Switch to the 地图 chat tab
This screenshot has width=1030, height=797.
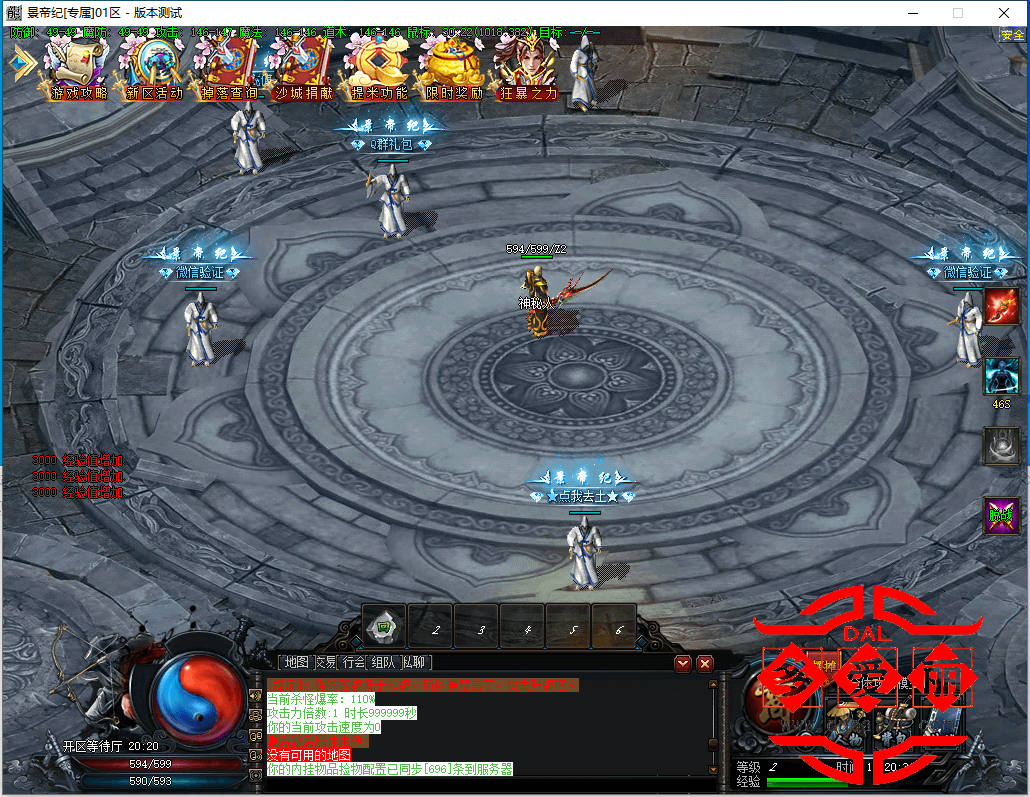coord(296,662)
